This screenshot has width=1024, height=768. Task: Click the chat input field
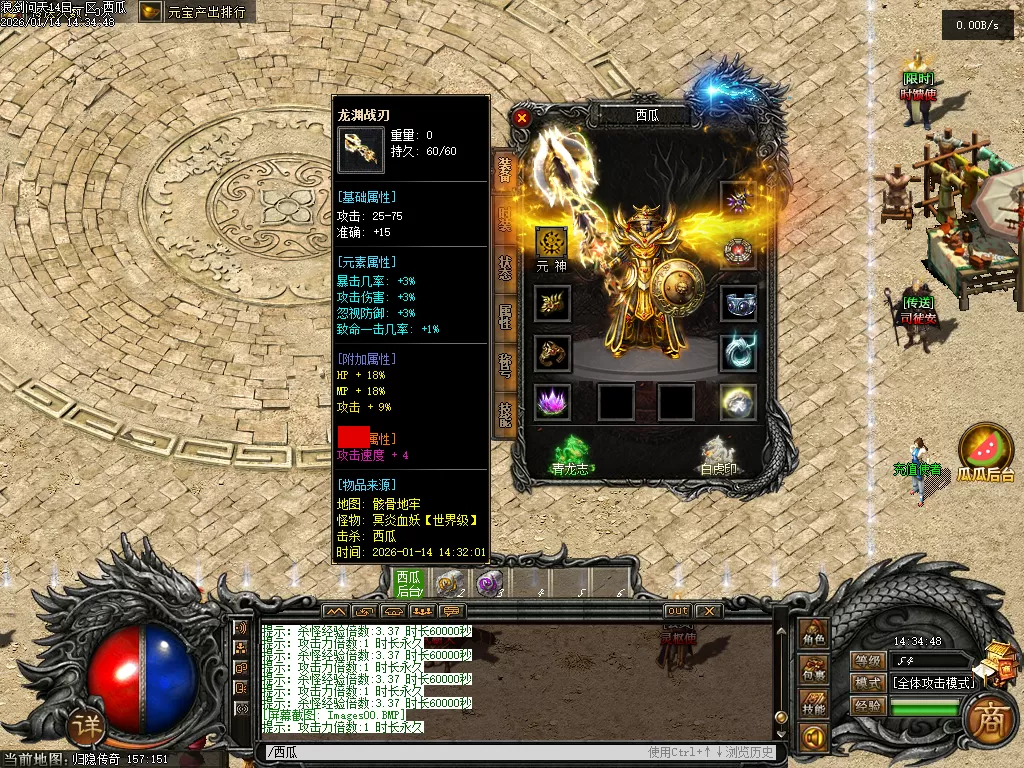point(450,752)
